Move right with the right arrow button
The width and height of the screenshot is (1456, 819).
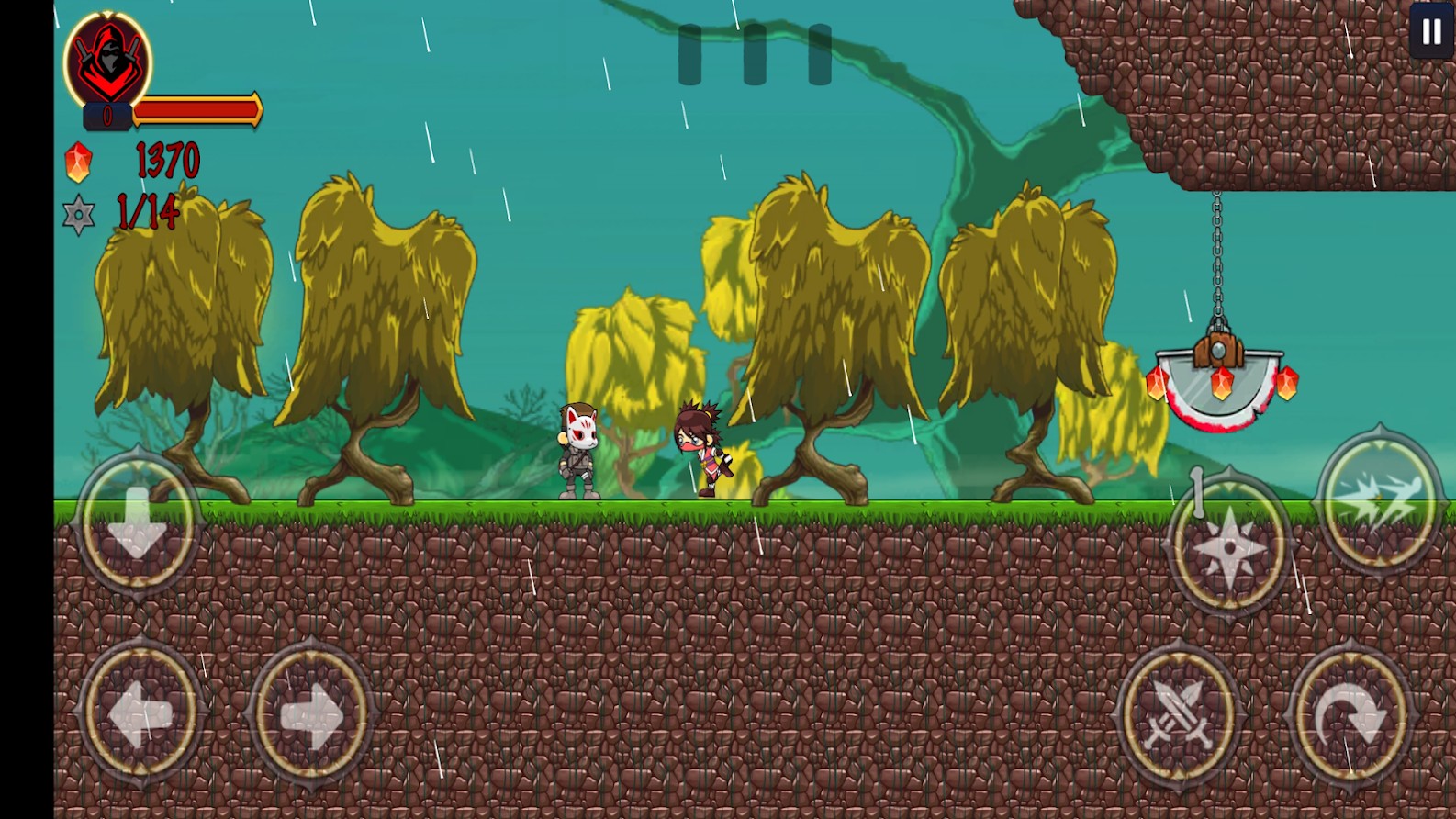pyautogui.click(x=311, y=712)
